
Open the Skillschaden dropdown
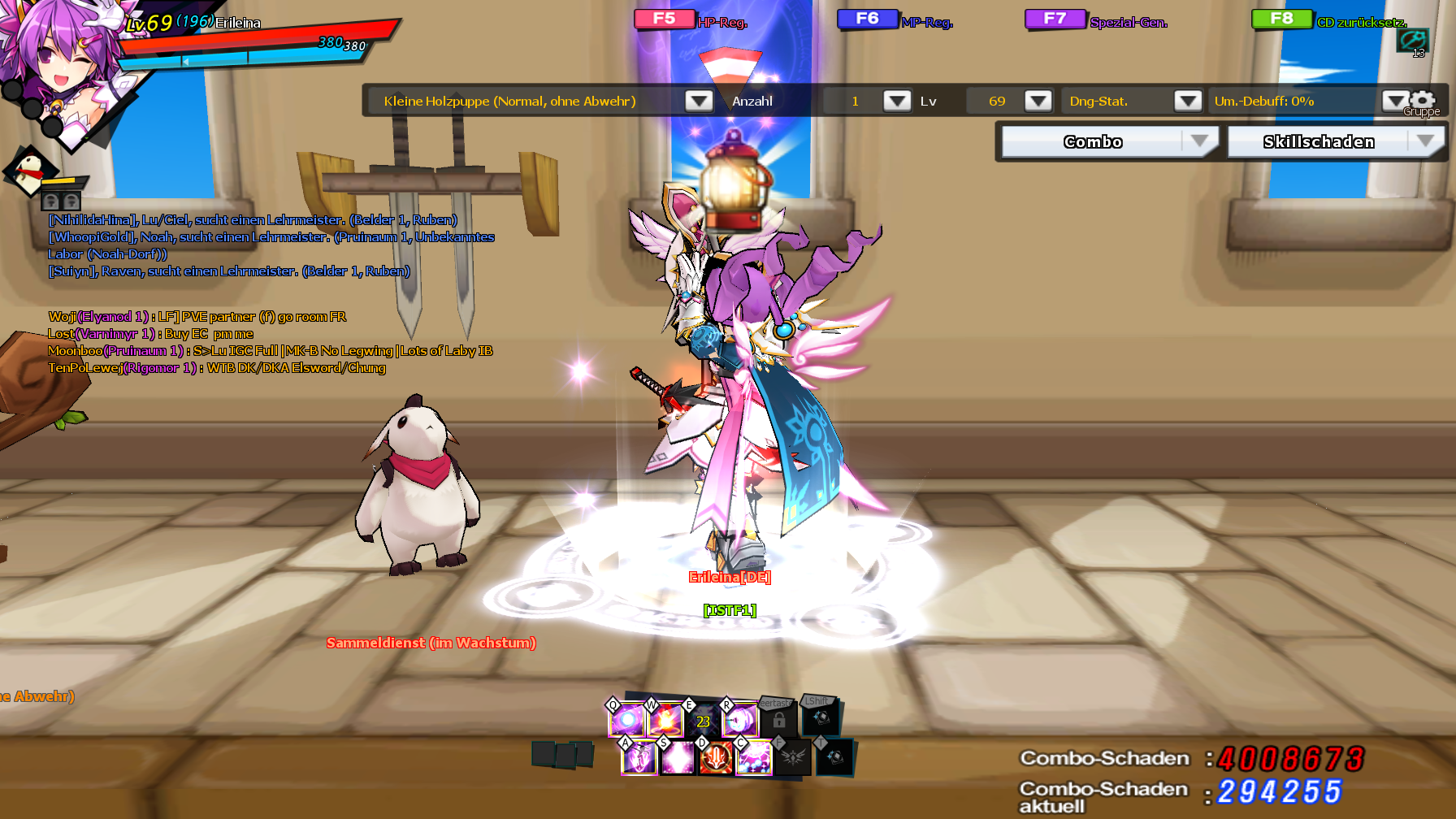coord(1425,141)
